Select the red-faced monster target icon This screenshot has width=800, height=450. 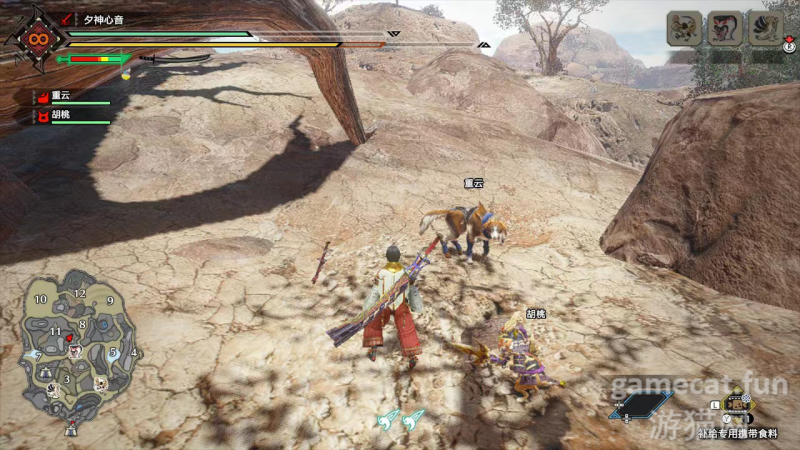pos(725,28)
